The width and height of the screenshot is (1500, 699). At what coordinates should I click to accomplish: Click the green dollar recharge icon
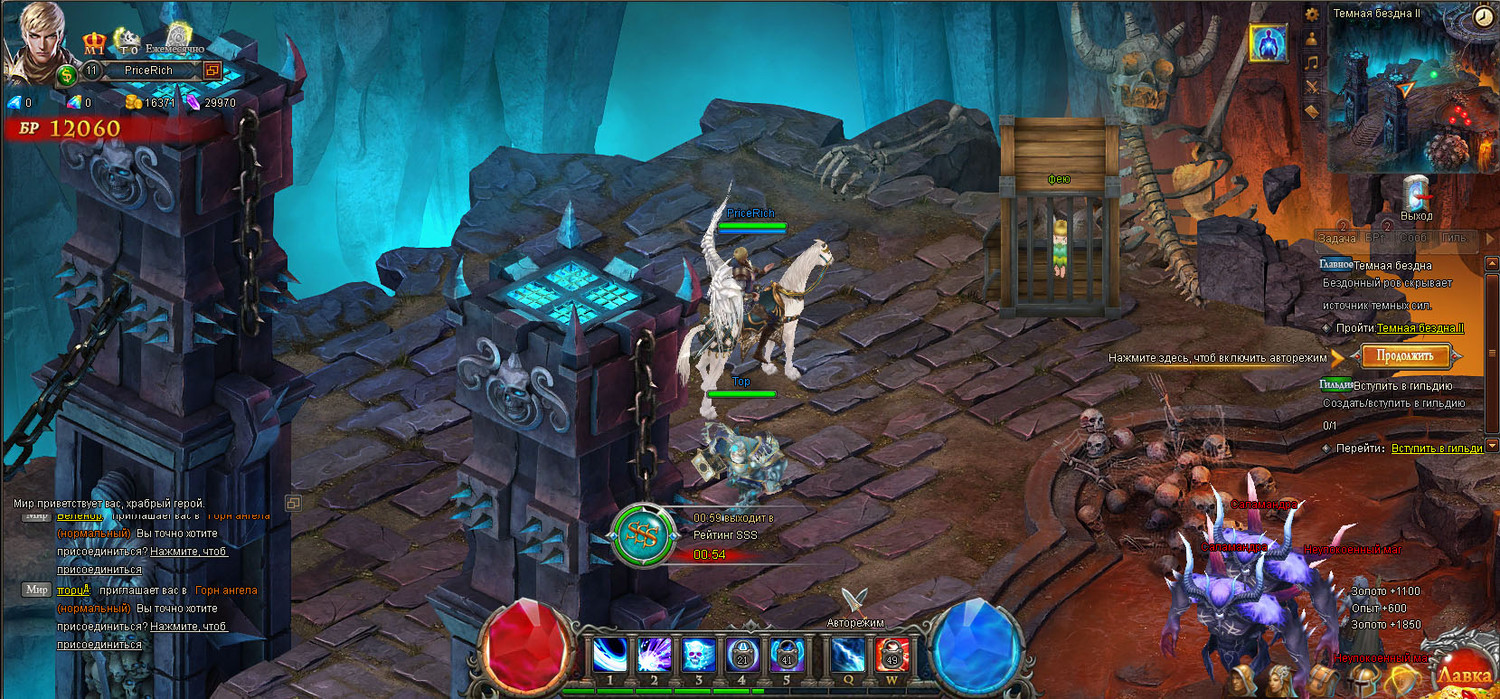tap(67, 74)
